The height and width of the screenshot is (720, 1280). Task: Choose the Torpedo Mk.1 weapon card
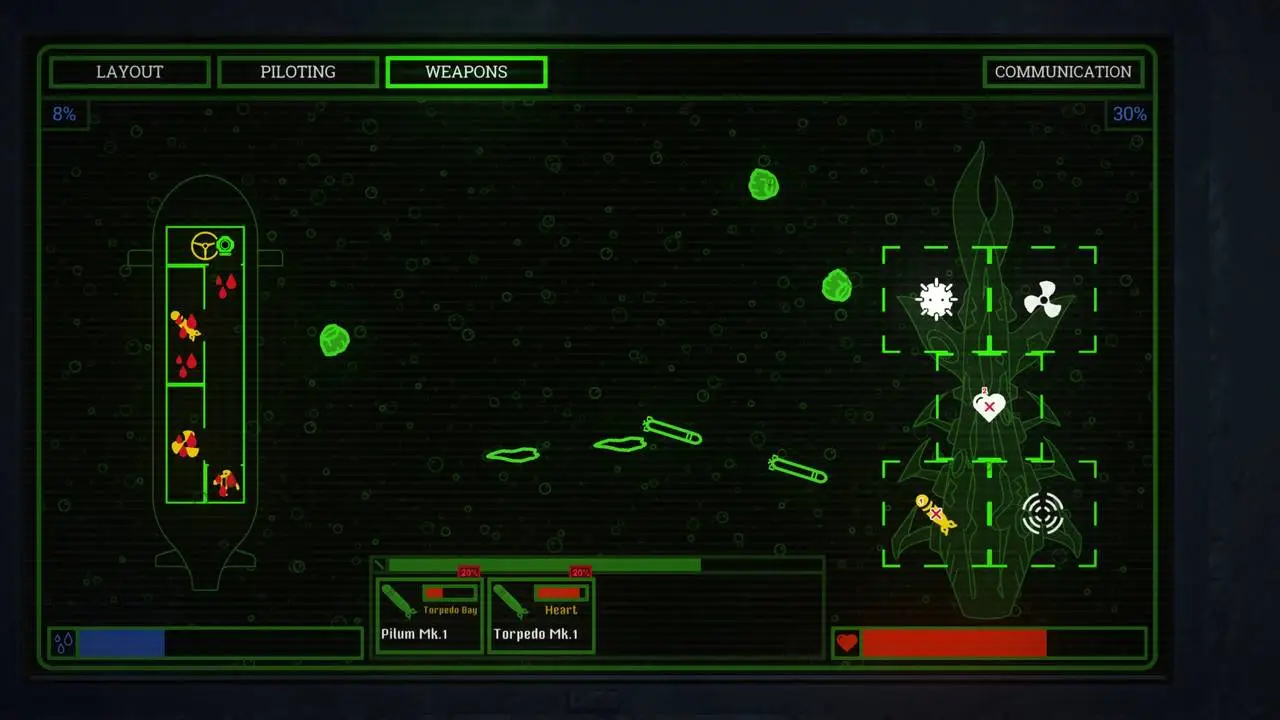point(541,615)
